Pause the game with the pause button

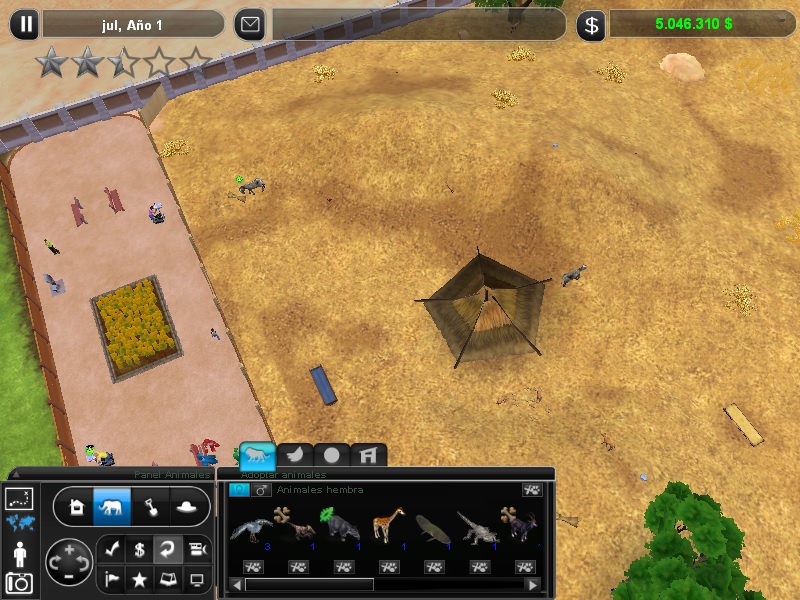27,25
